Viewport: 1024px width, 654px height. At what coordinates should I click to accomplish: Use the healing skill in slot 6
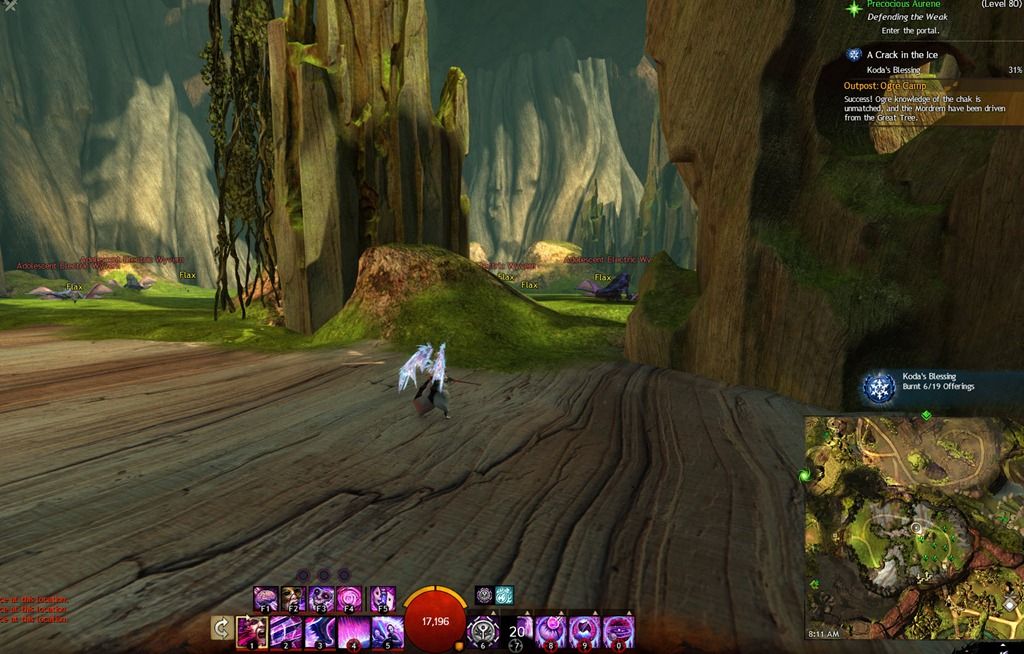click(x=484, y=632)
